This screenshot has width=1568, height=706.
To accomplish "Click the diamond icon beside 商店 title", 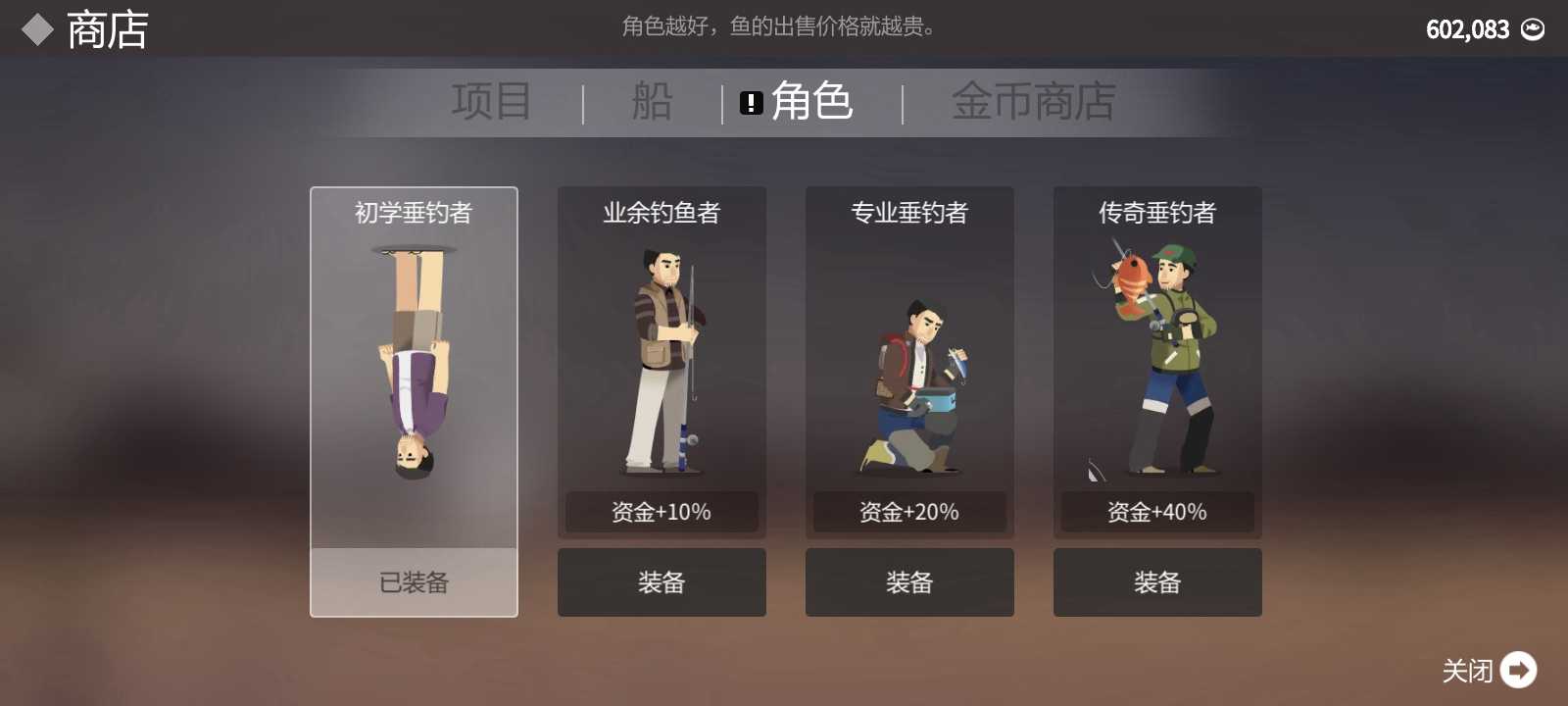I will point(35,27).
